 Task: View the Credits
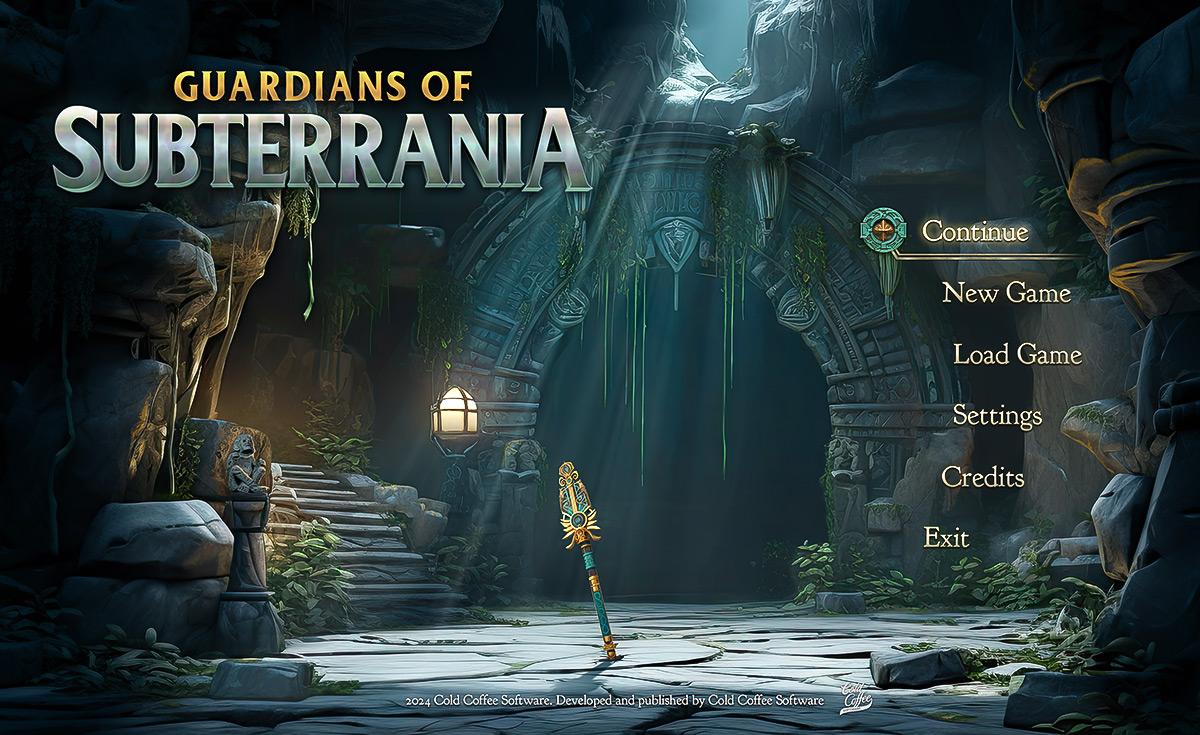[x=983, y=477]
